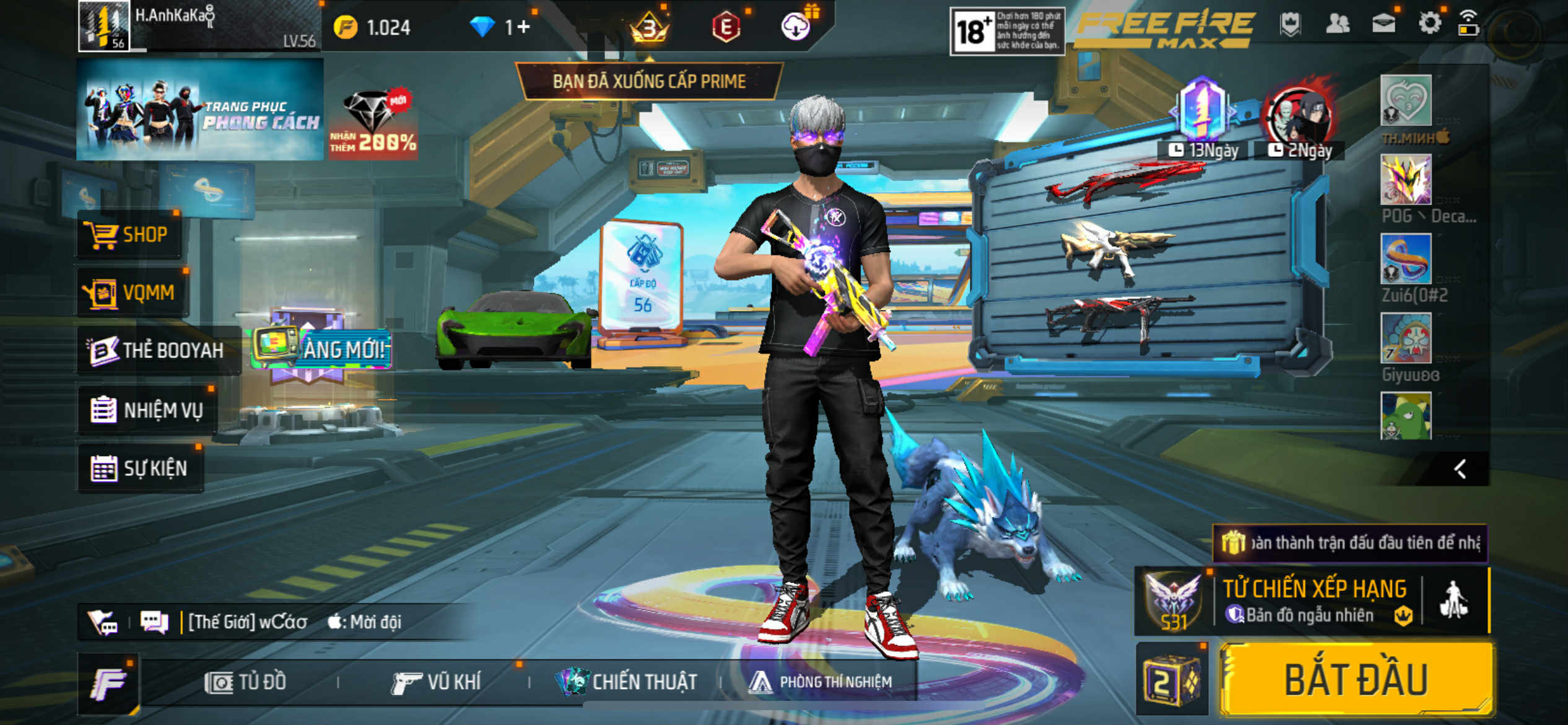The height and width of the screenshot is (725, 1568).
Task: Open the CHIẾN THUẬT tab
Action: click(627, 682)
